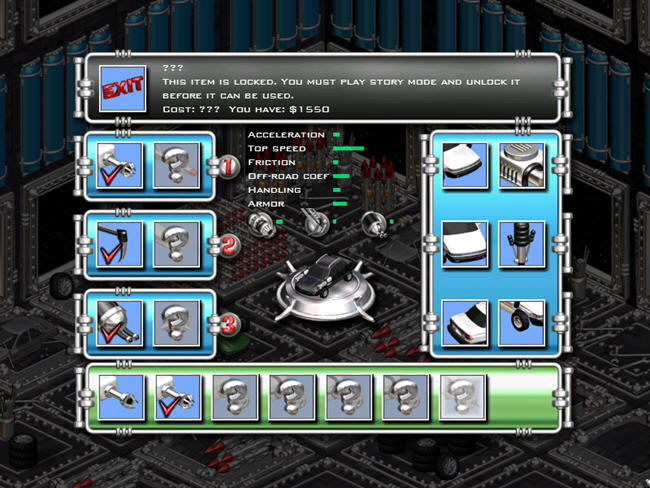
Task: Choose the car rear trunk part
Action: tap(464, 323)
